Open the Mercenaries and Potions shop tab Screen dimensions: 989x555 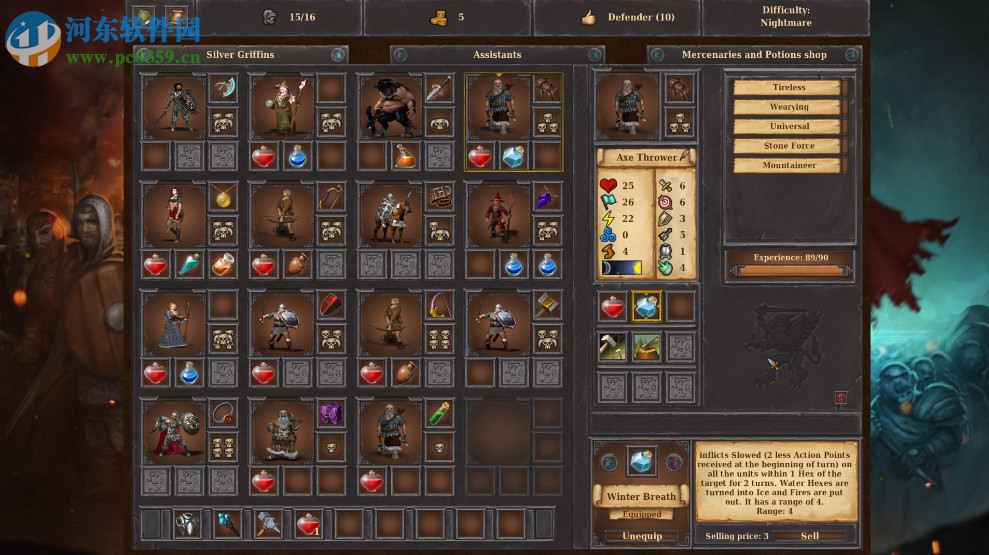[x=754, y=54]
